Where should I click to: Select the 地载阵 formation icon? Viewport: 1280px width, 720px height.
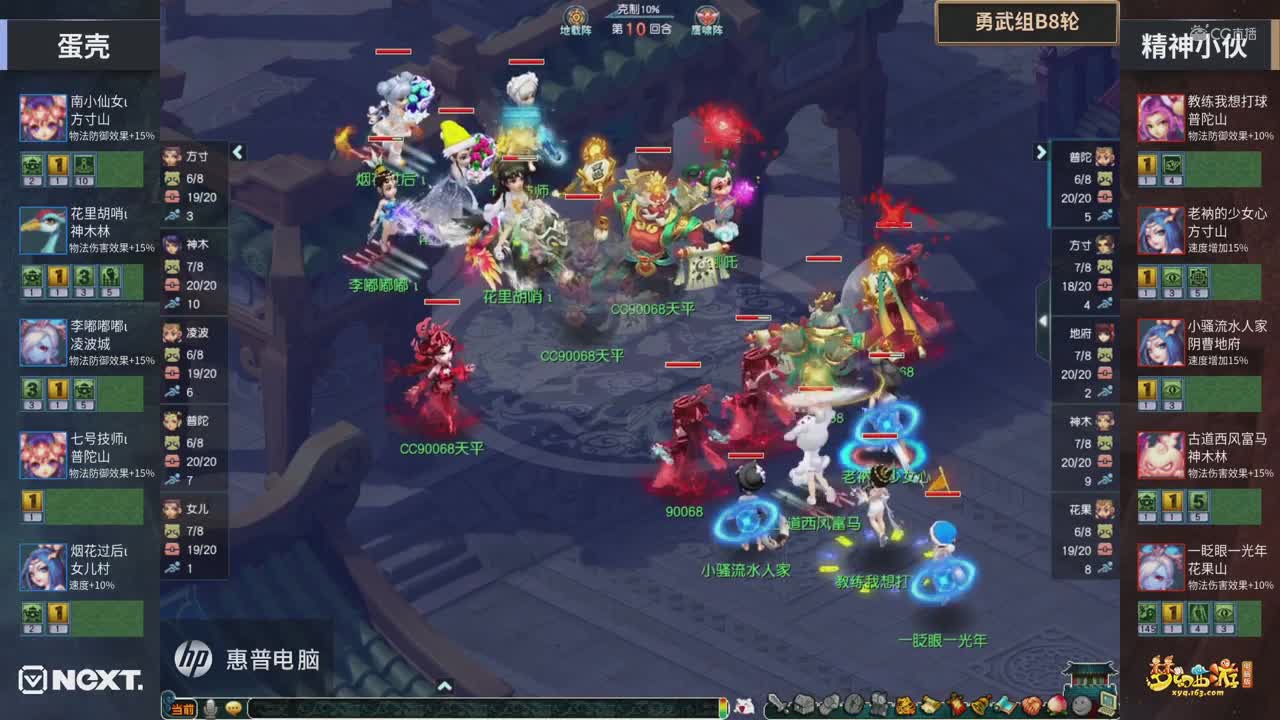575,17
